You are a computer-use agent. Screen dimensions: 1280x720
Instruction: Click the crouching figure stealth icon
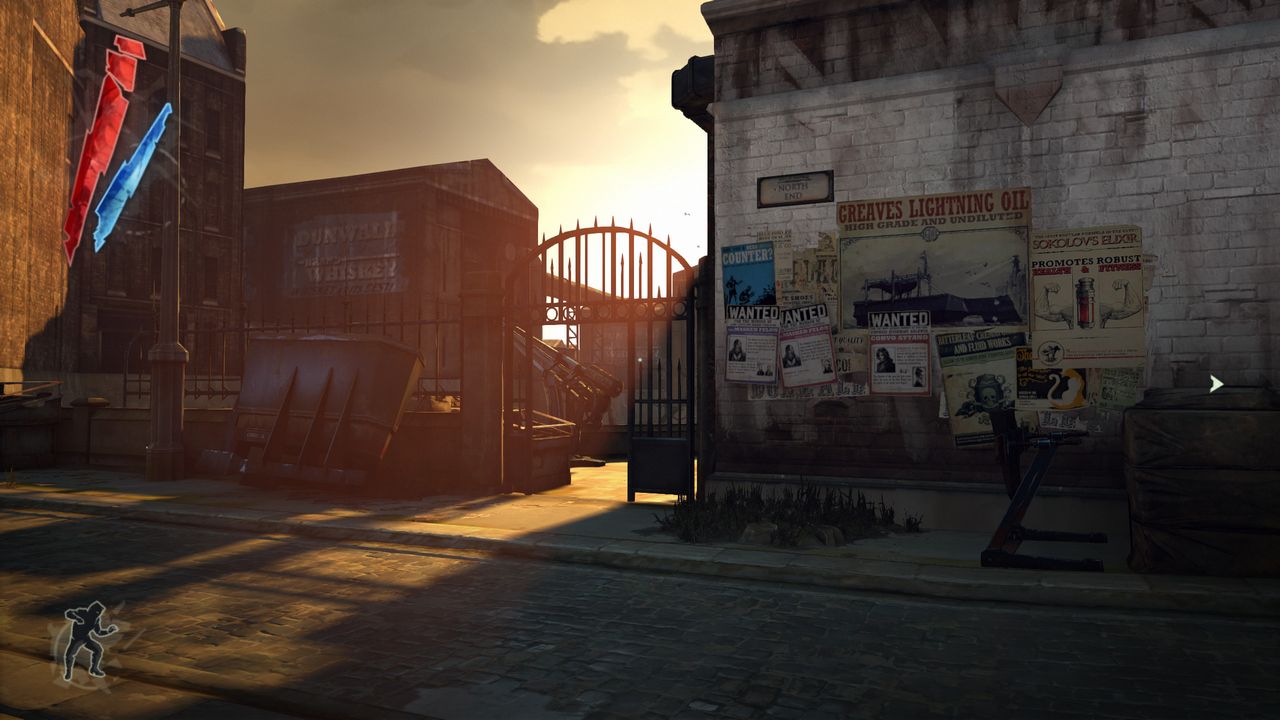point(89,640)
